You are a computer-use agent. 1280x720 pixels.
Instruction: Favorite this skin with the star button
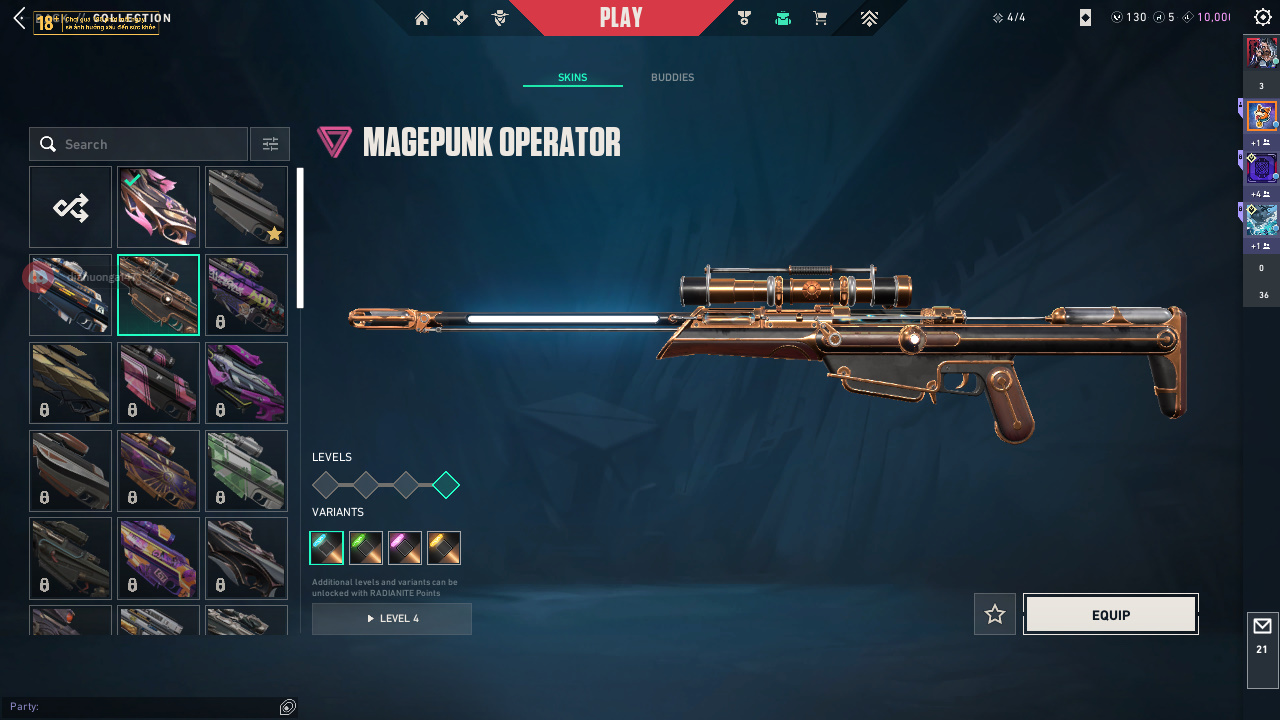click(x=995, y=614)
